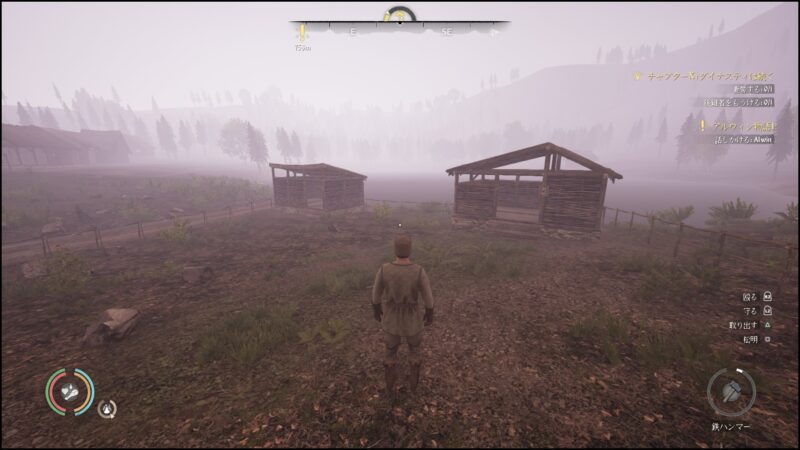Click the small circular buff icon beside status ring
The image size is (800, 450).
tap(107, 407)
